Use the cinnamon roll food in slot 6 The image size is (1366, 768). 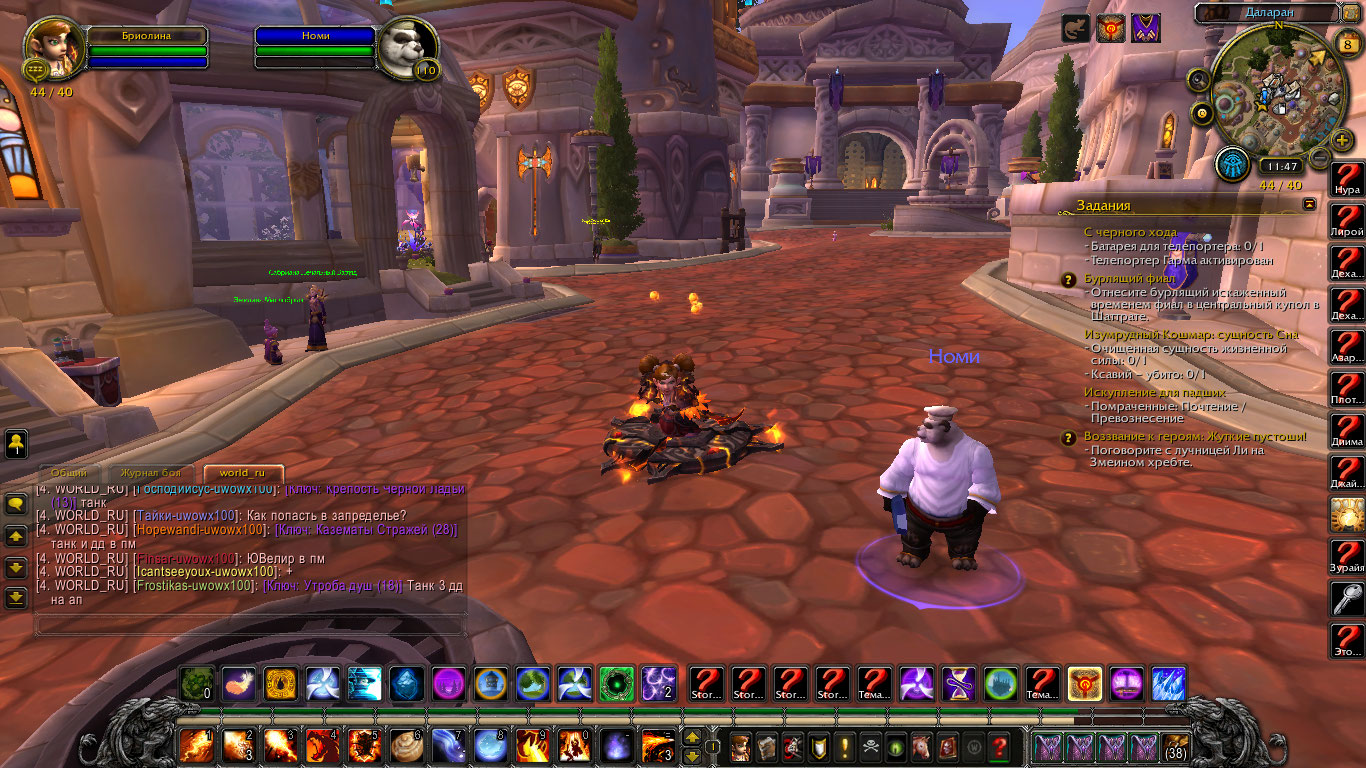pyautogui.click(x=406, y=746)
